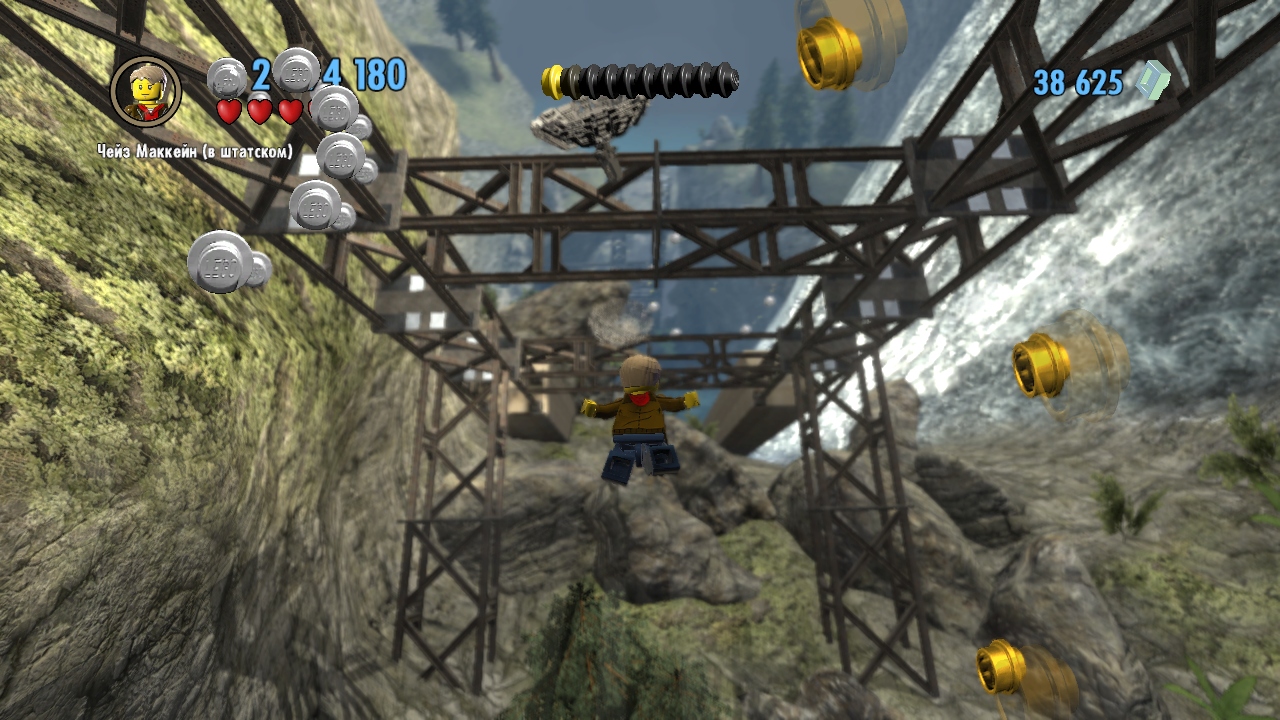Select the super brick icon beside 38 625
Image resolution: width=1280 pixels, height=720 pixels.
click(1154, 81)
